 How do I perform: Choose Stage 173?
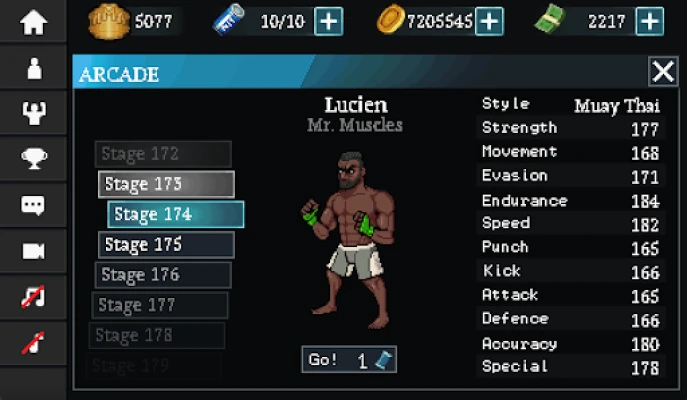pyautogui.click(x=166, y=184)
